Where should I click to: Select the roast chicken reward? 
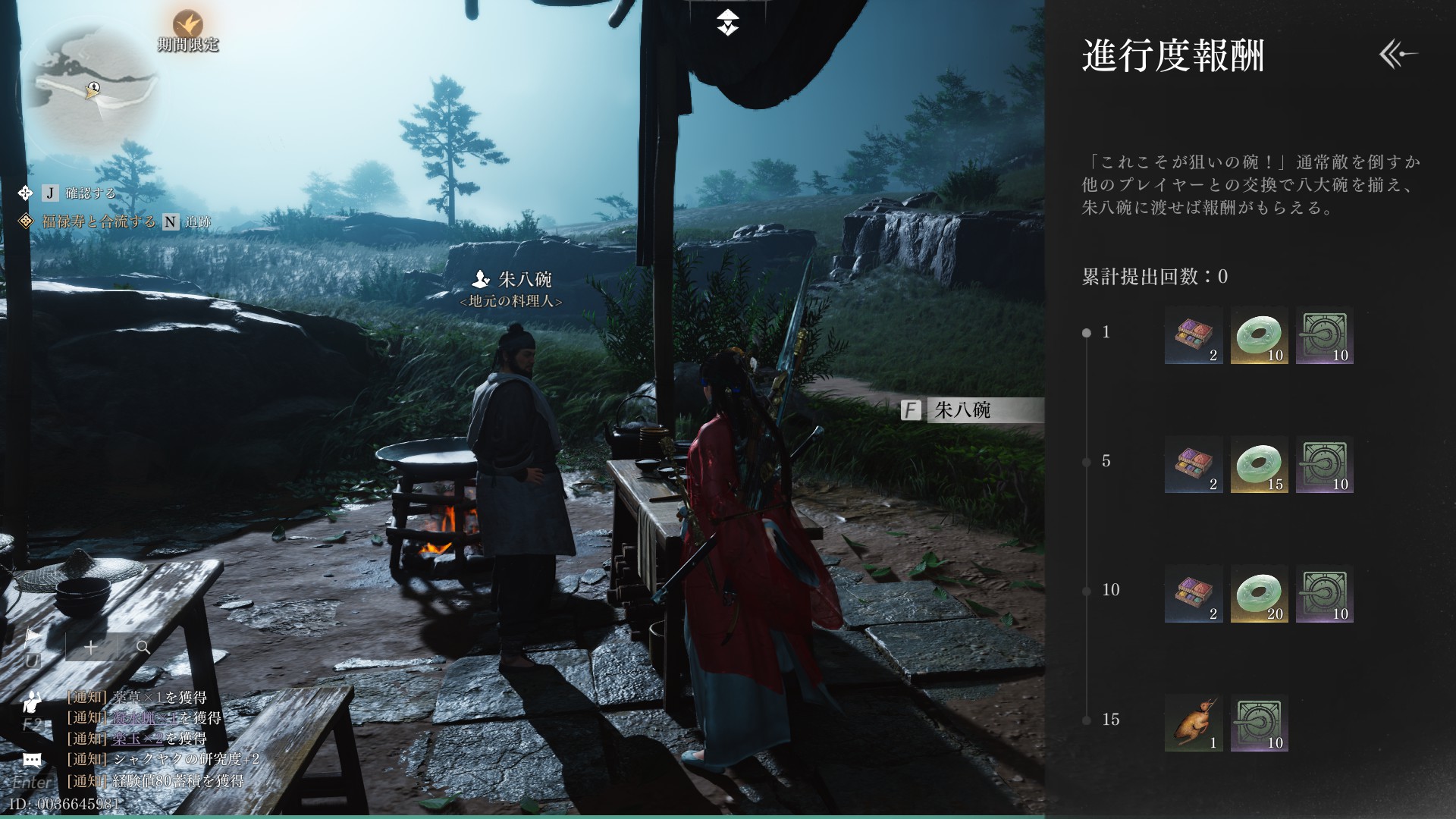point(1194,723)
